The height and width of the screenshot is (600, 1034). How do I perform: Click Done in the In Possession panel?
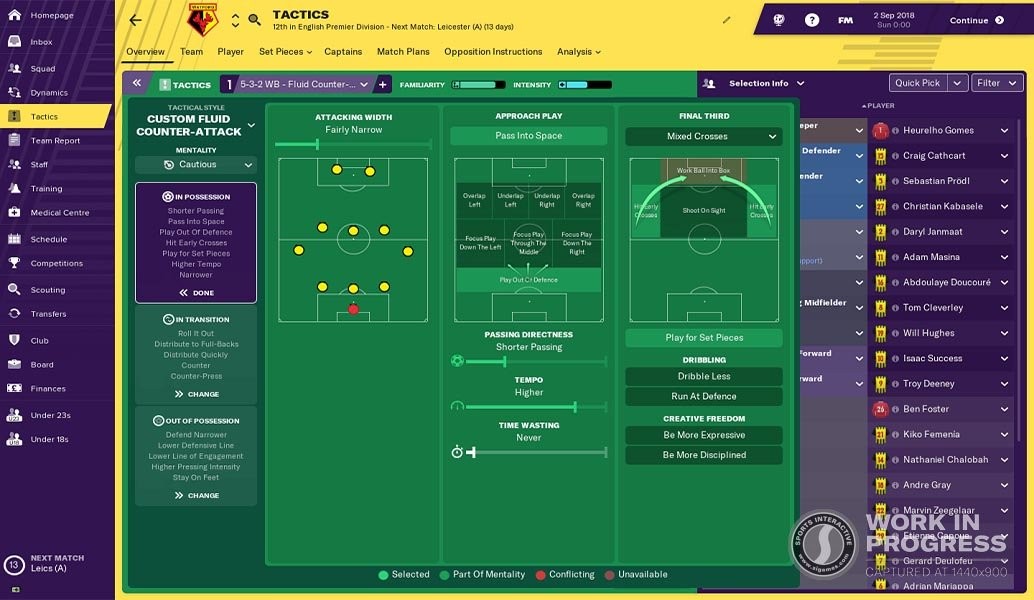point(196,293)
